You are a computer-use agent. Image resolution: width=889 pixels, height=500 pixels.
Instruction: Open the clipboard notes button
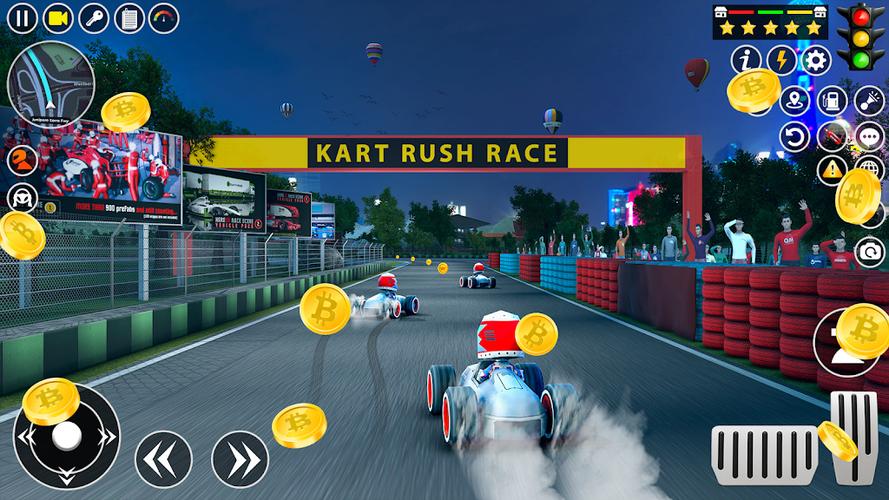tap(129, 17)
